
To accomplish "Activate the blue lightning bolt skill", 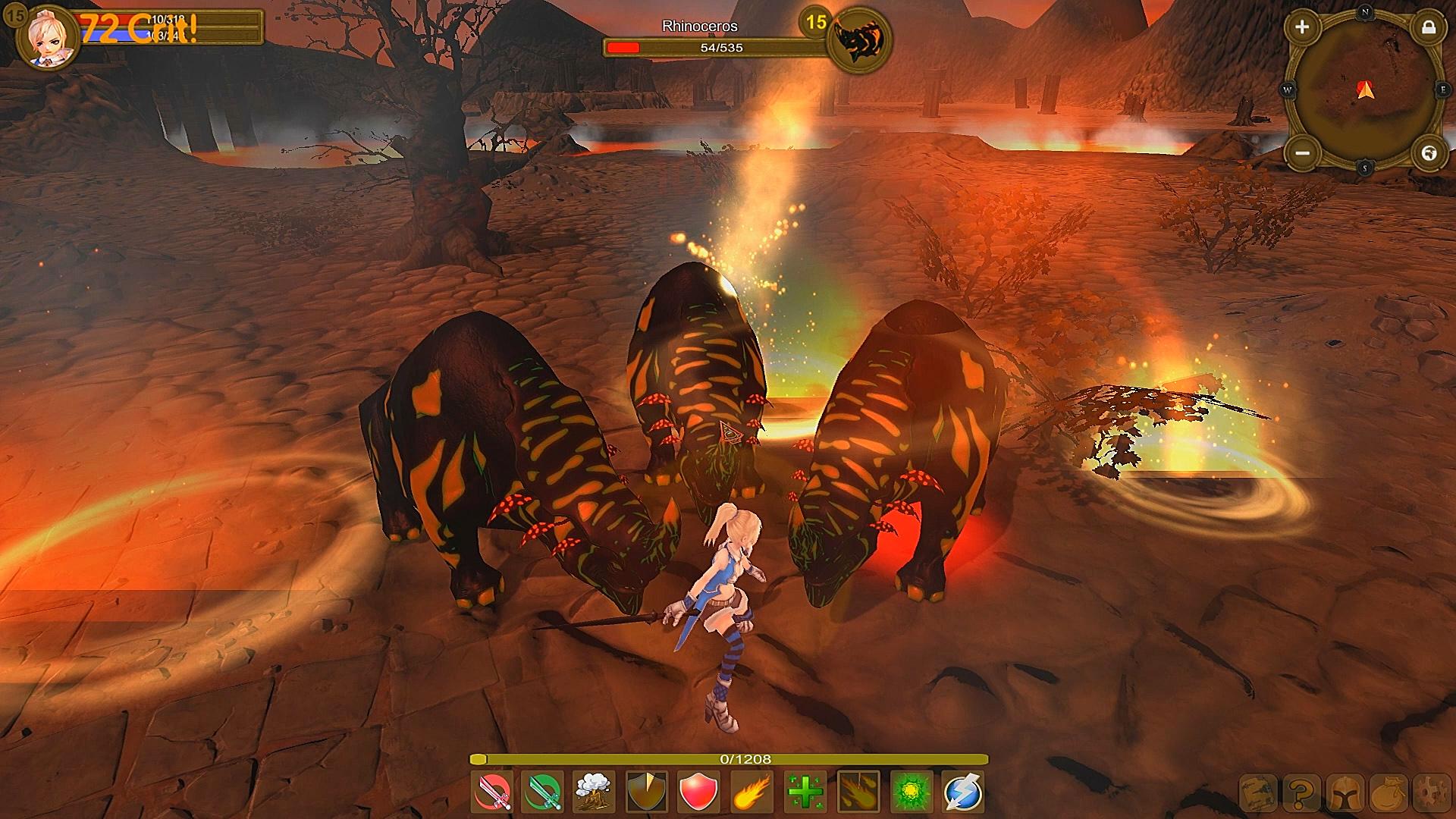I will 963,792.
